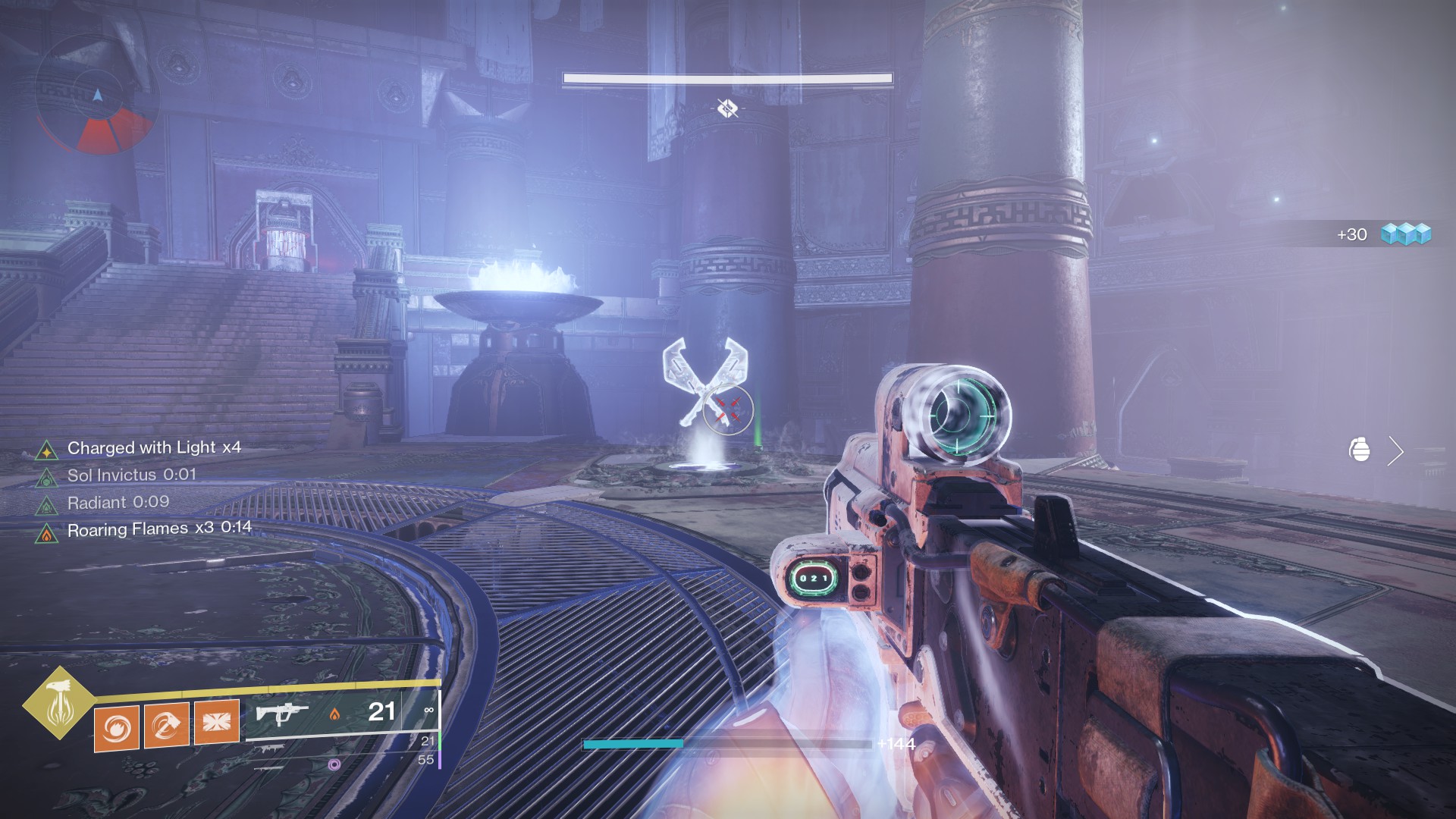The height and width of the screenshot is (819, 1456).
Task: Click the blue glimmer cubes icon
Action: (1405, 234)
